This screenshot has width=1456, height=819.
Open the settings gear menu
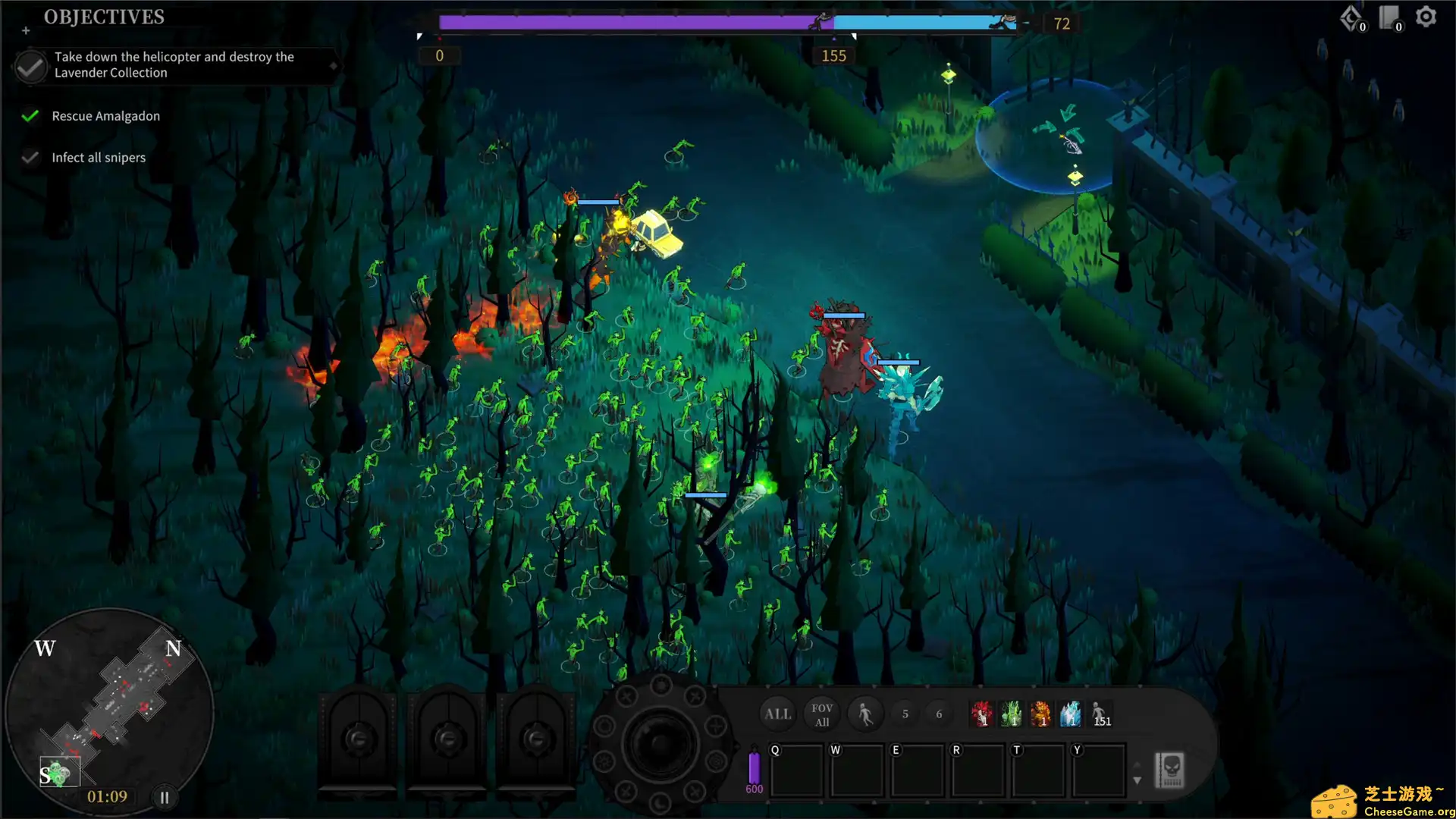click(1426, 17)
